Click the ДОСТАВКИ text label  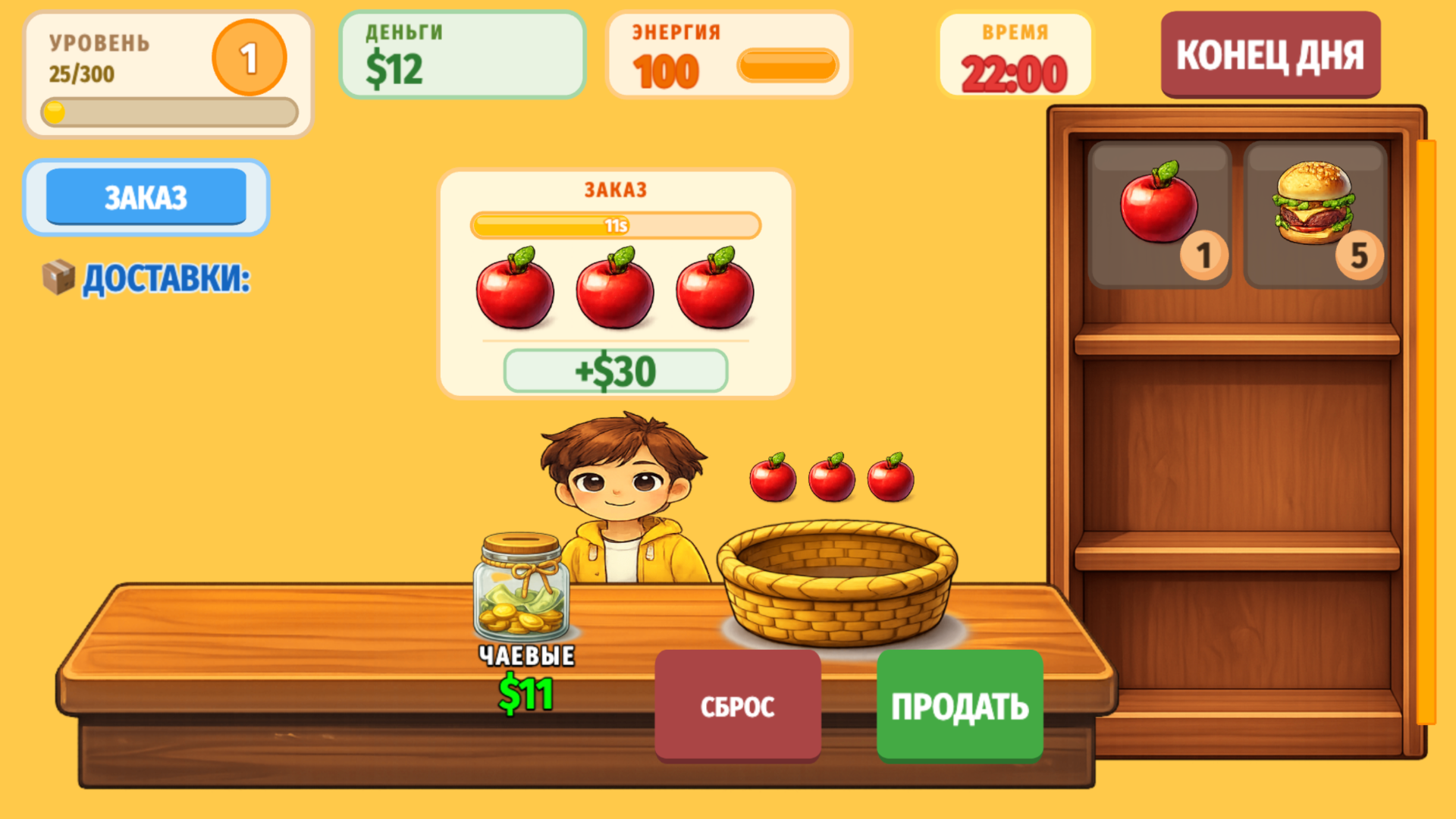(x=165, y=279)
